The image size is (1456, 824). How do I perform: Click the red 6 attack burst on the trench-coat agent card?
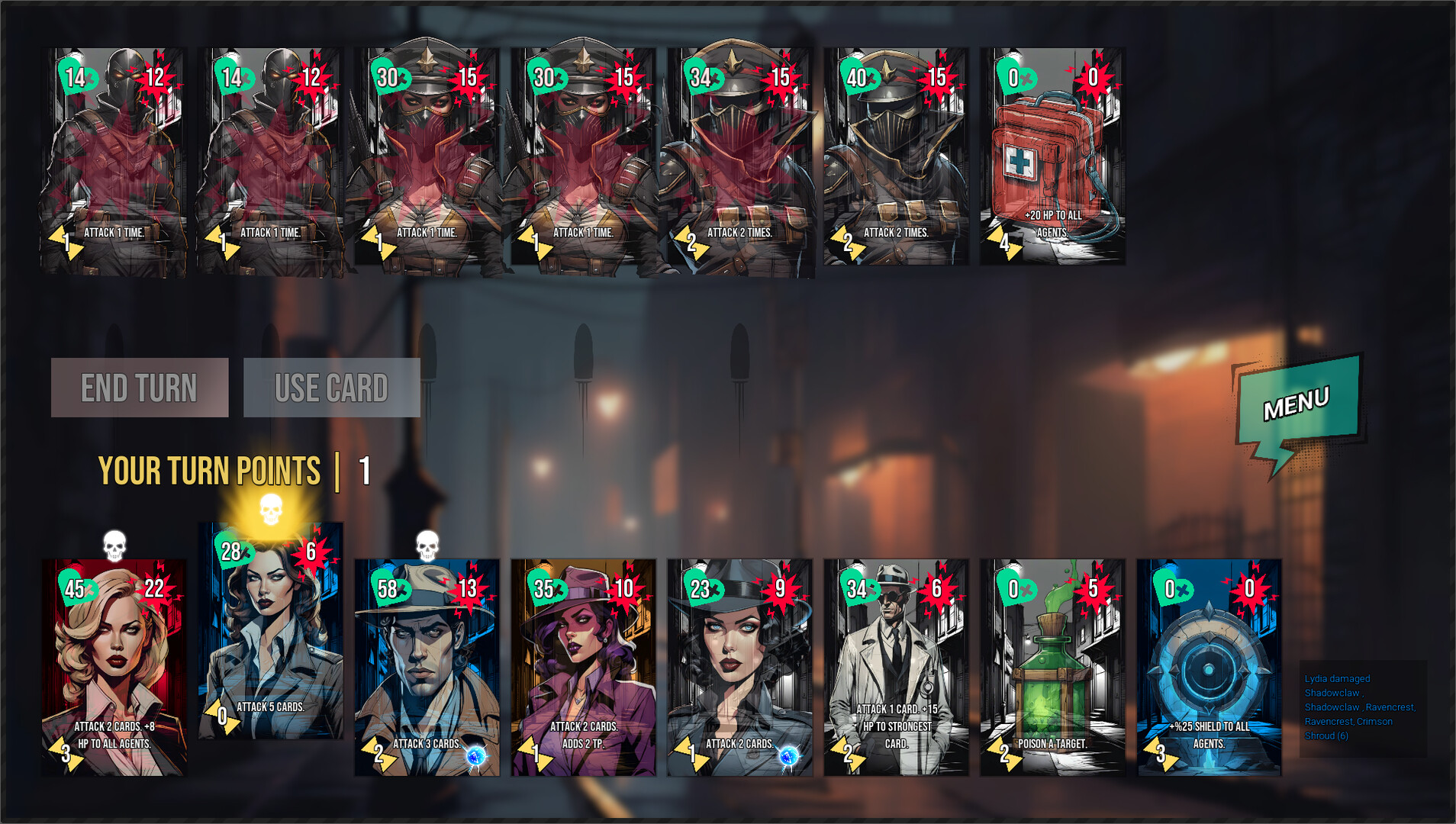coord(938,590)
